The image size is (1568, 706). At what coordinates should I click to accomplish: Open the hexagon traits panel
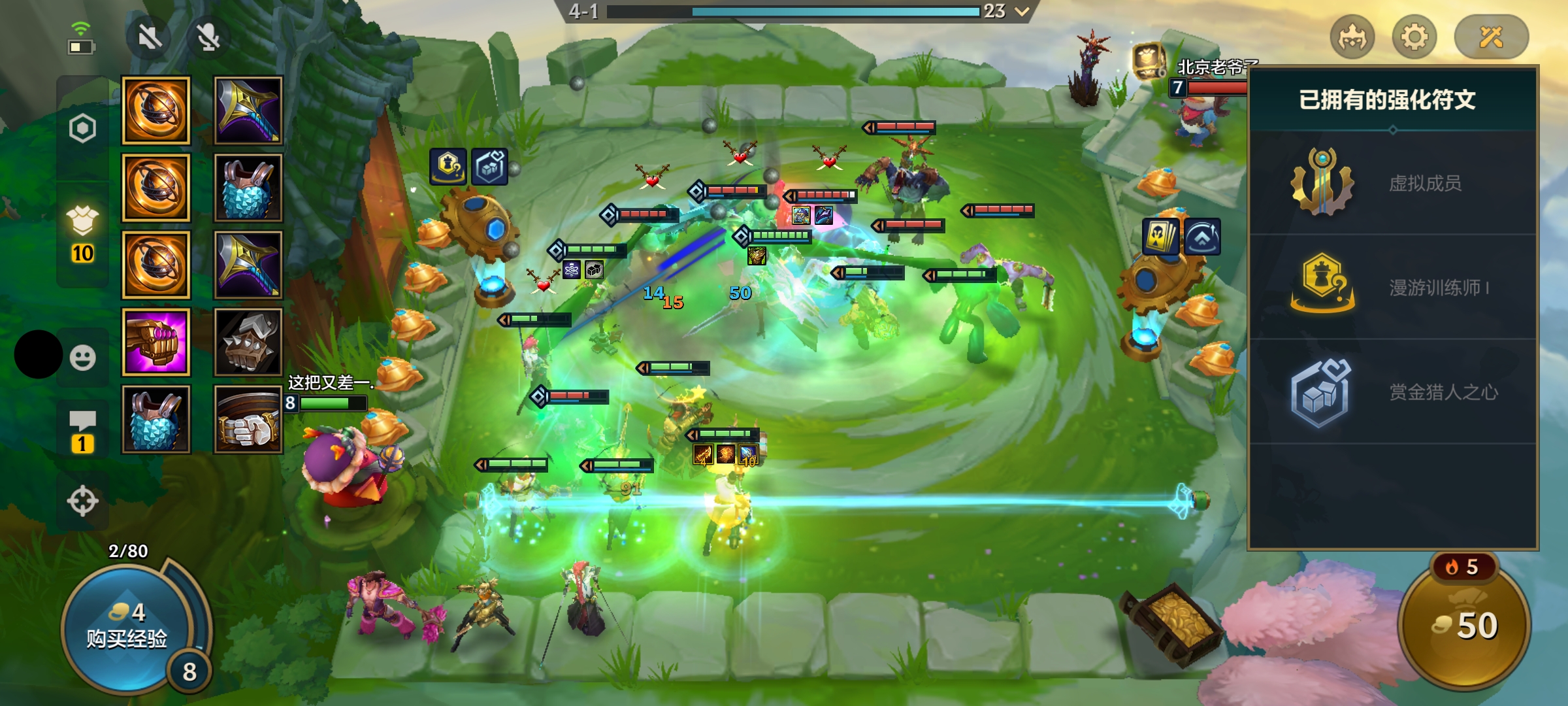[x=83, y=128]
